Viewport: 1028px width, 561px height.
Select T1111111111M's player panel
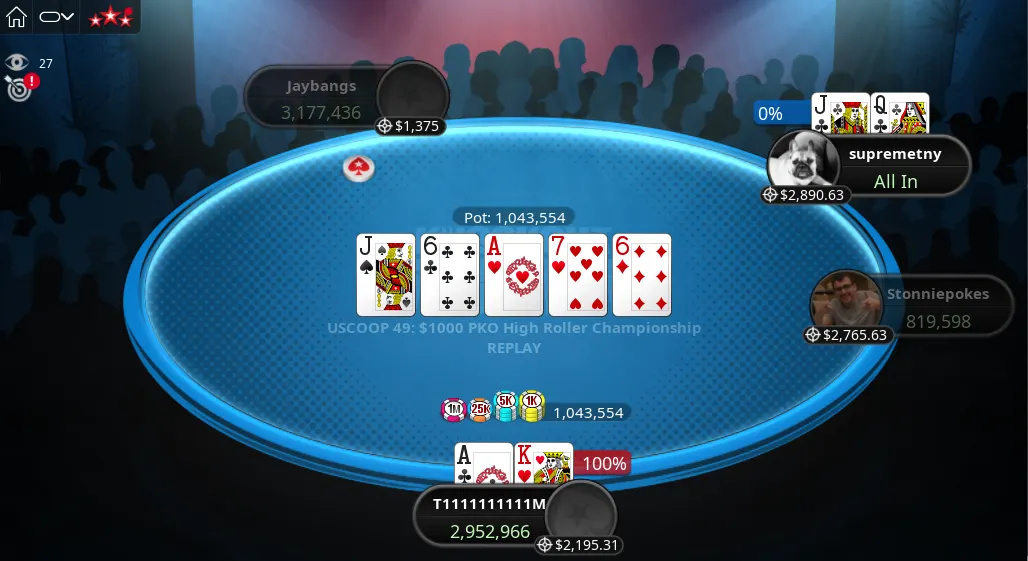coord(488,517)
